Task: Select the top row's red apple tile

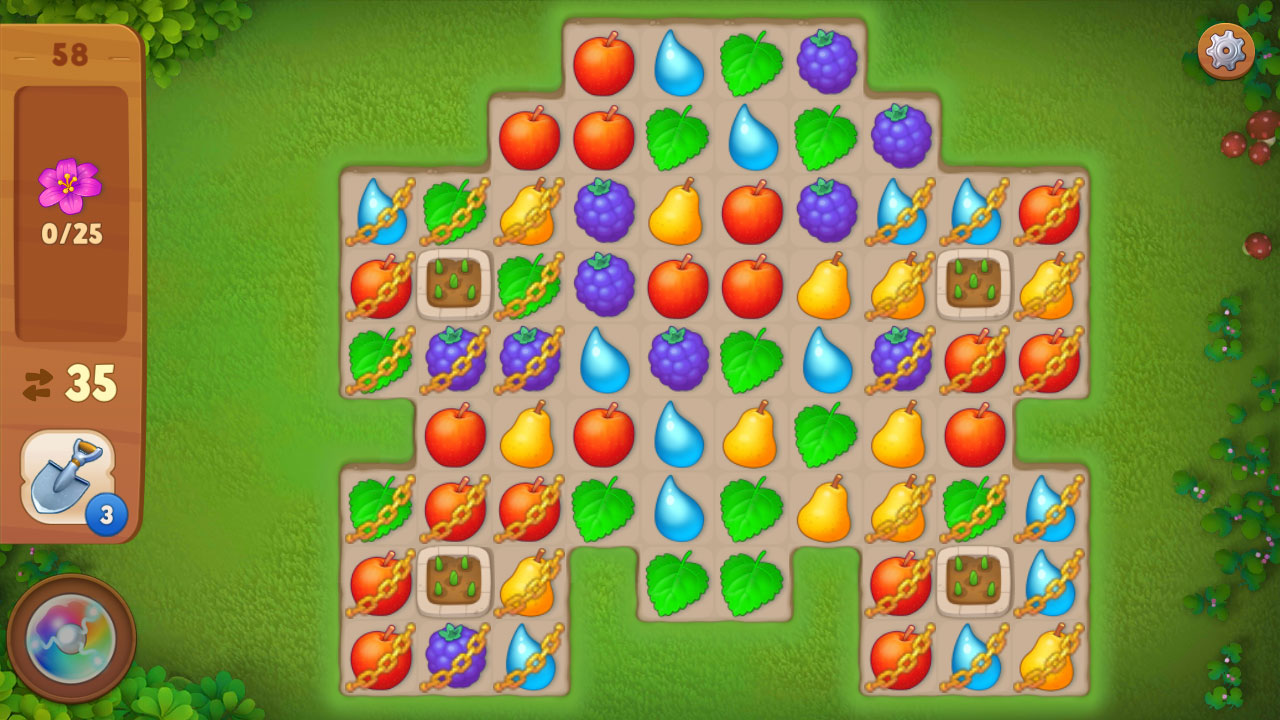Action: tap(603, 63)
